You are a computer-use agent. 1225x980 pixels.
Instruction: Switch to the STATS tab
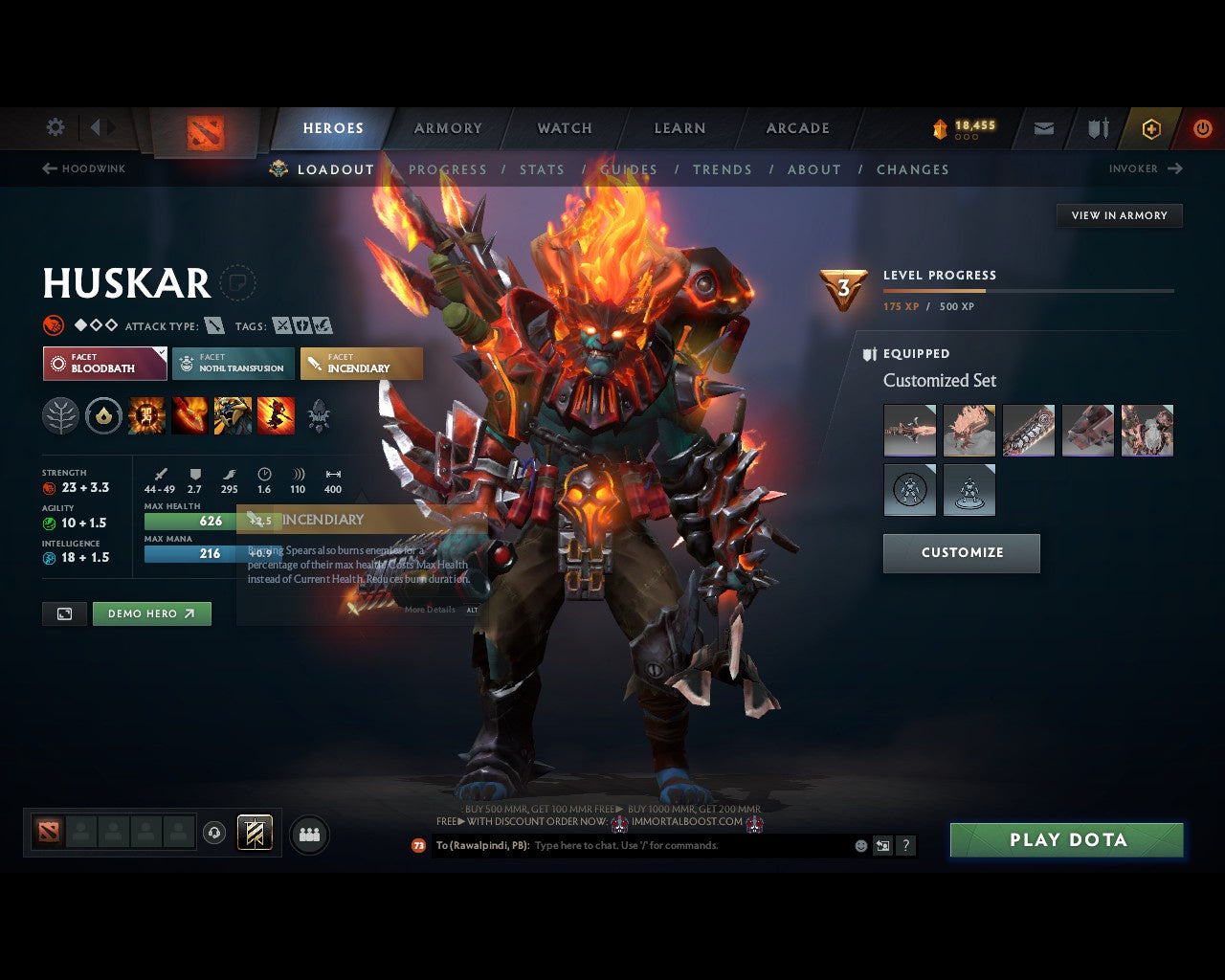pyautogui.click(x=543, y=169)
